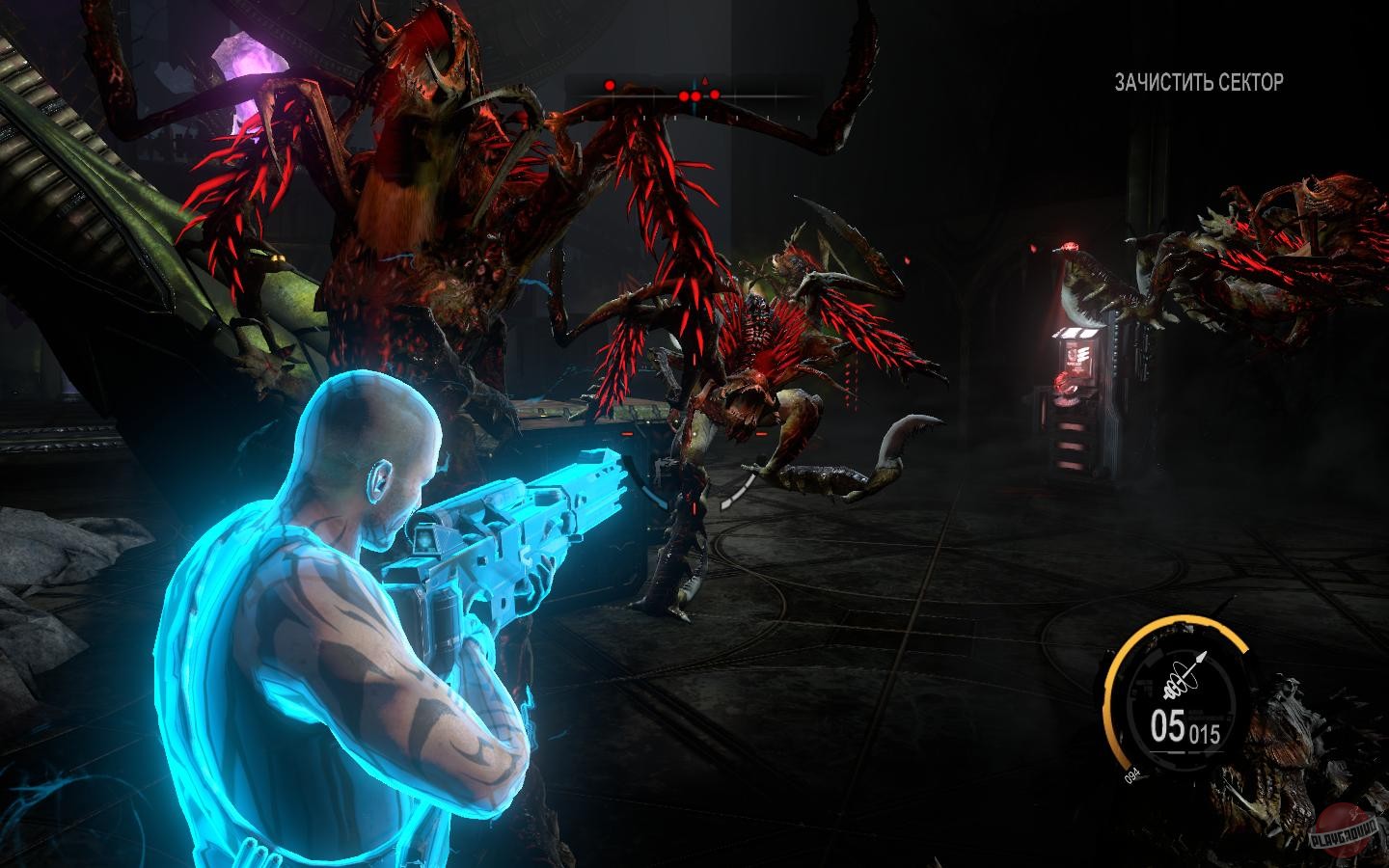The height and width of the screenshot is (868, 1389).
Task: Click the 094 score label near the gauge
Action: (1132, 774)
